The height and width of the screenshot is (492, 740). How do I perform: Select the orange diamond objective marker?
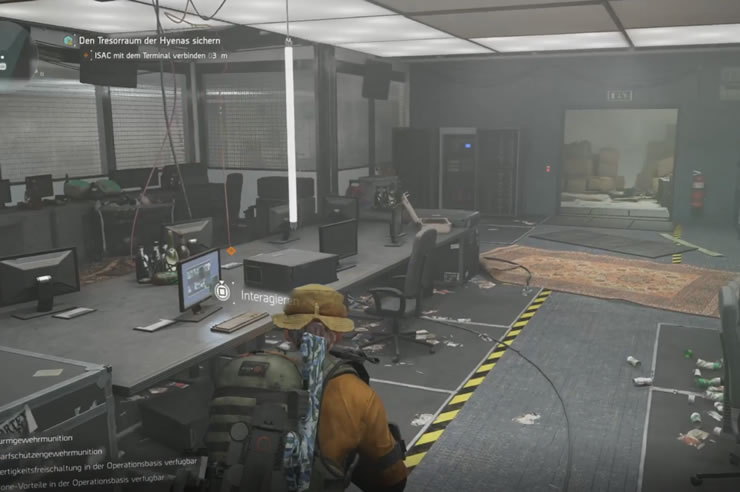[x=231, y=250]
